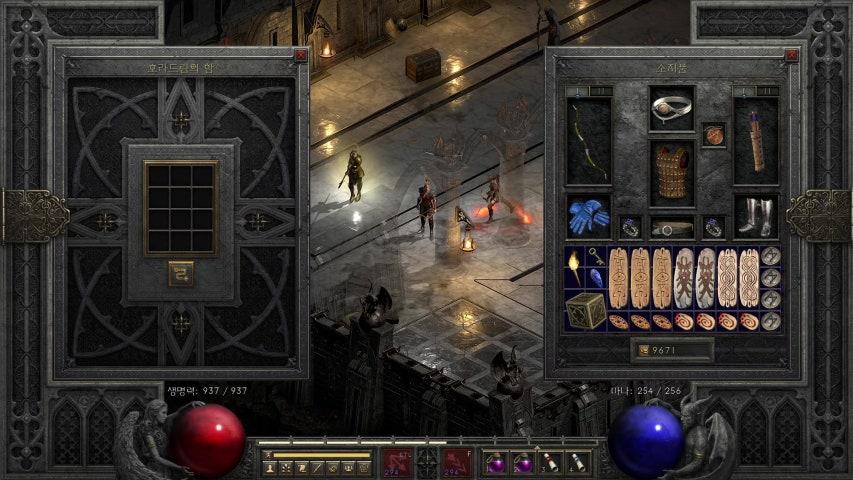
Task: Select the arrow quiver off-hand slot
Action: click(x=756, y=140)
